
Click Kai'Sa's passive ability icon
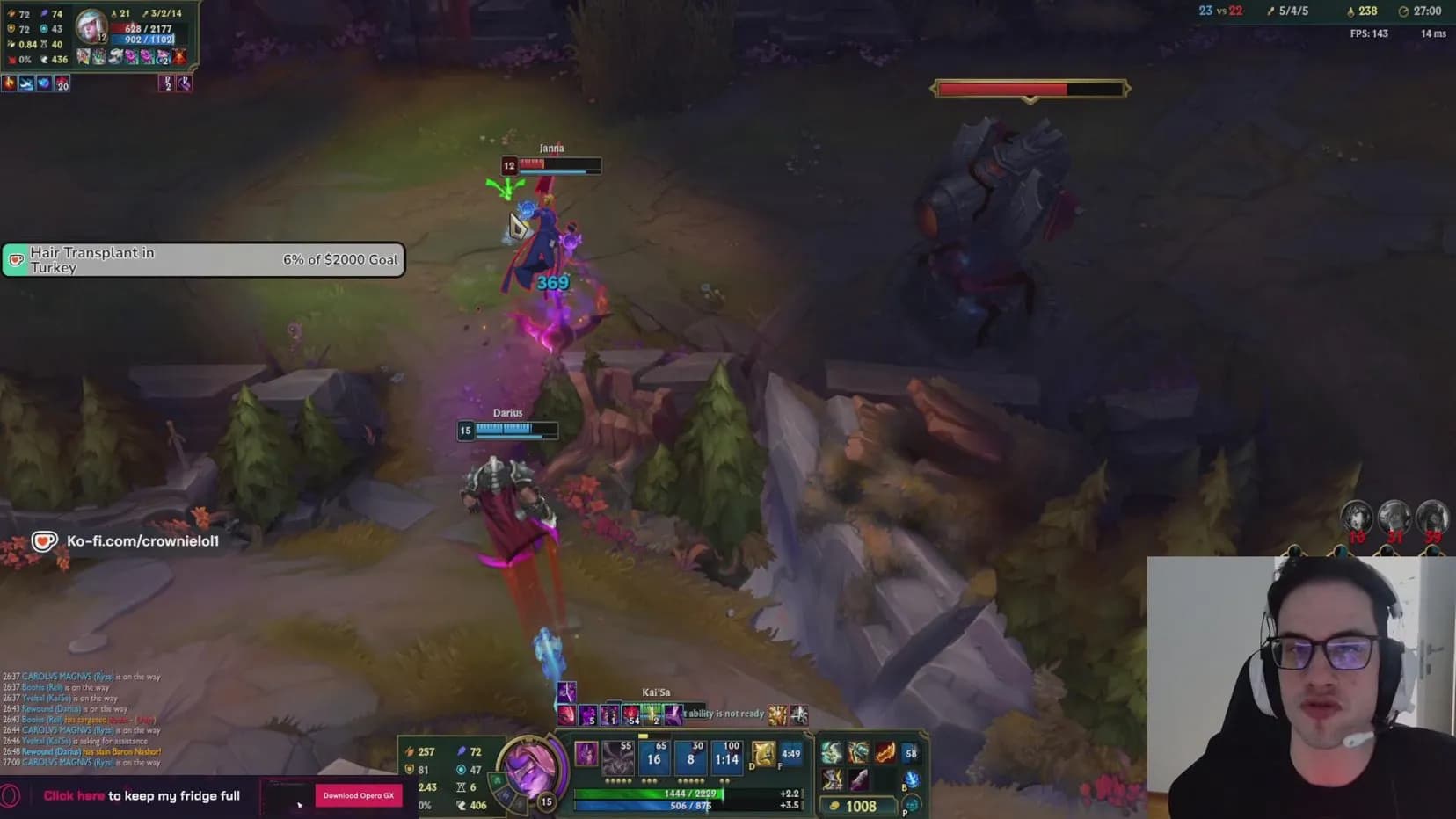pos(586,753)
